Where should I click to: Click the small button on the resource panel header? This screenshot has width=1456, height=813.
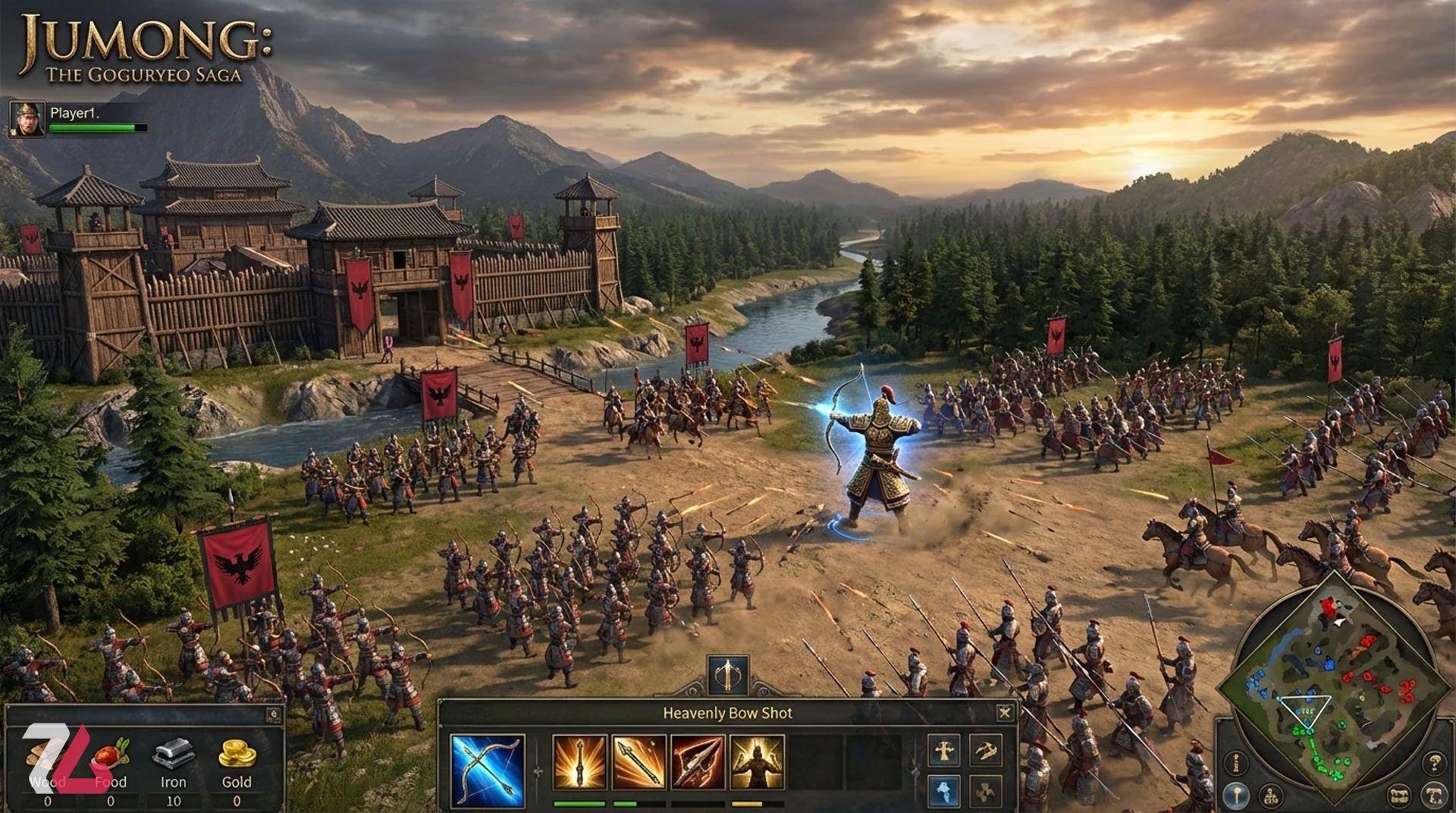[x=273, y=714]
